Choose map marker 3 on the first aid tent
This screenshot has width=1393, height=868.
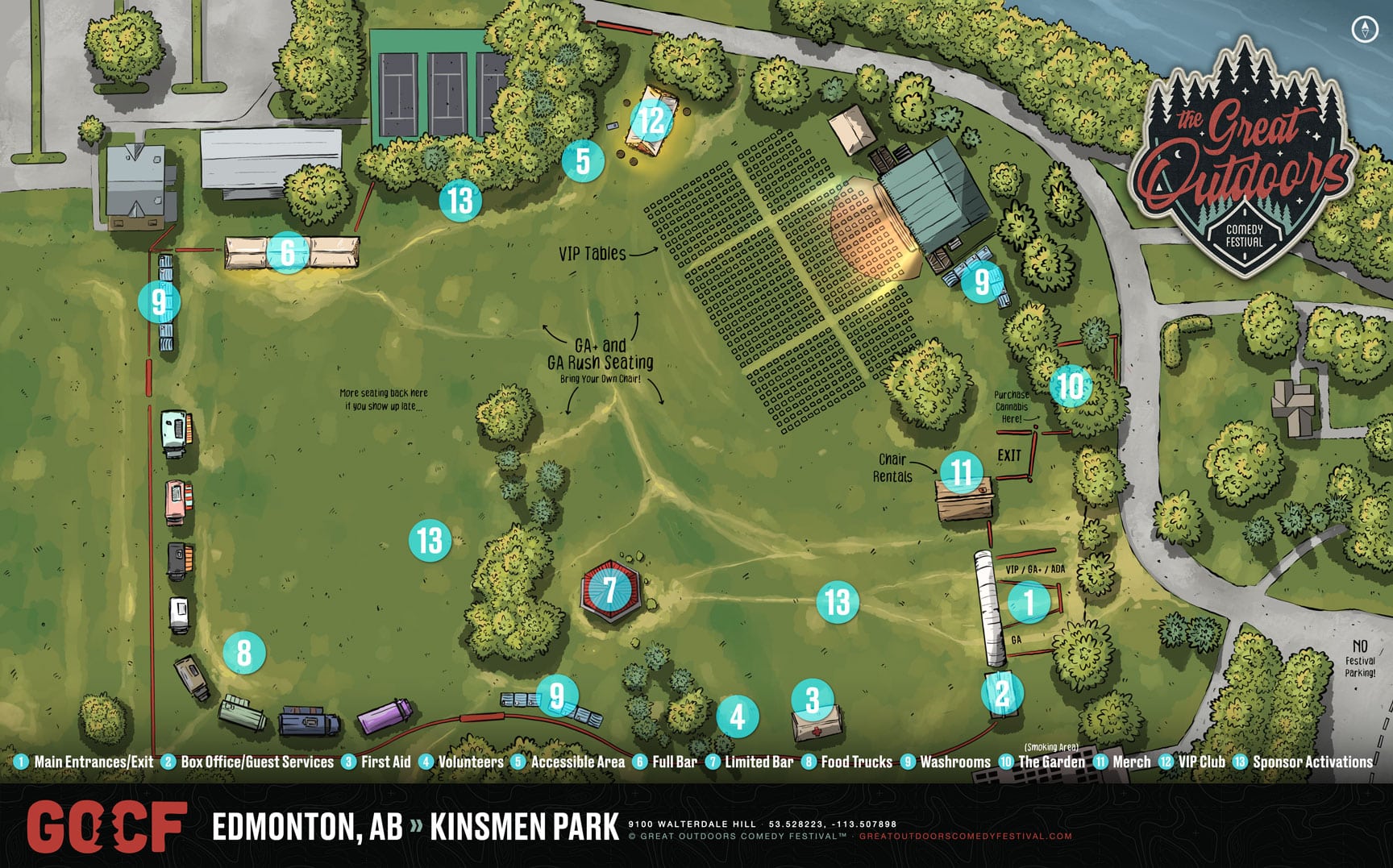[x=813, y=700]
